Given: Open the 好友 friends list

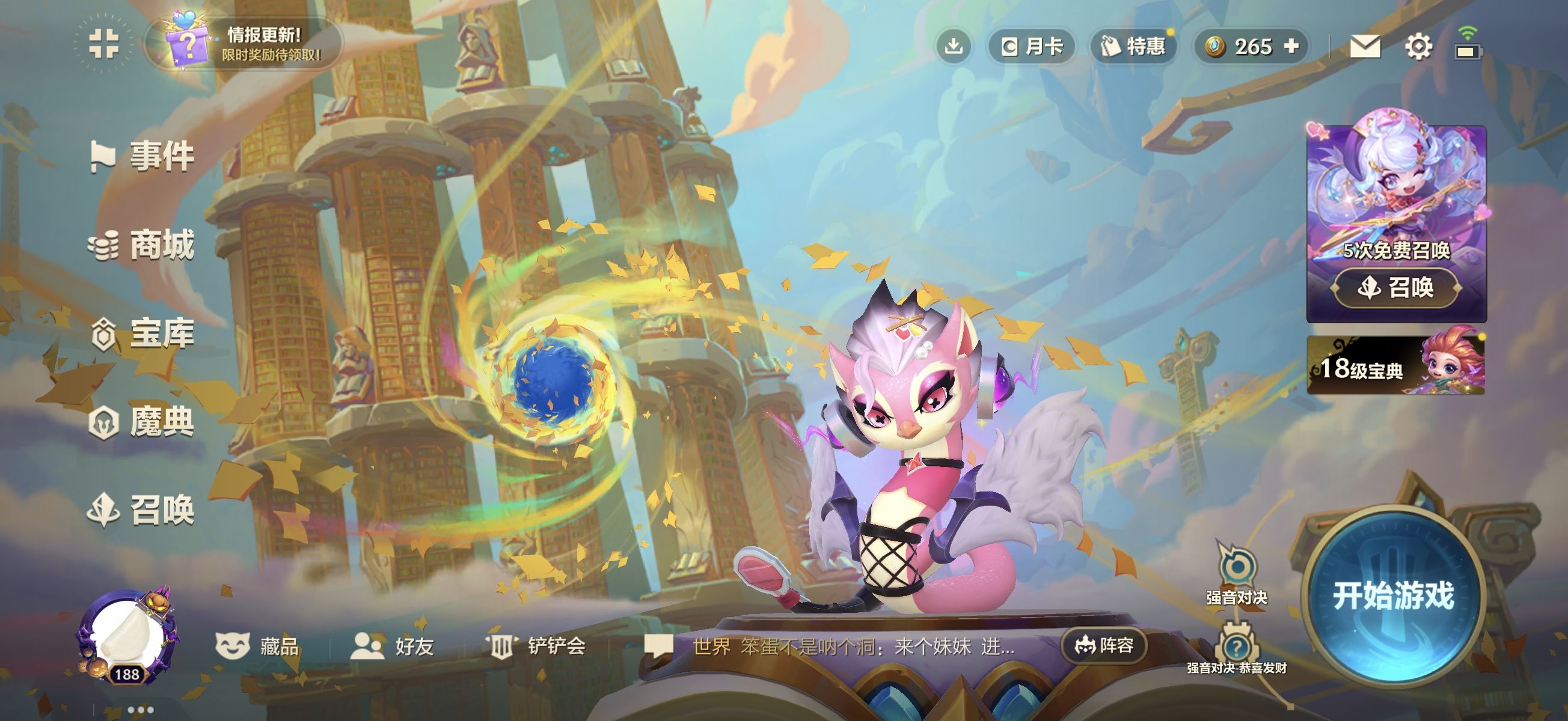Looking at the screenshot, I should tap(393, 645).
